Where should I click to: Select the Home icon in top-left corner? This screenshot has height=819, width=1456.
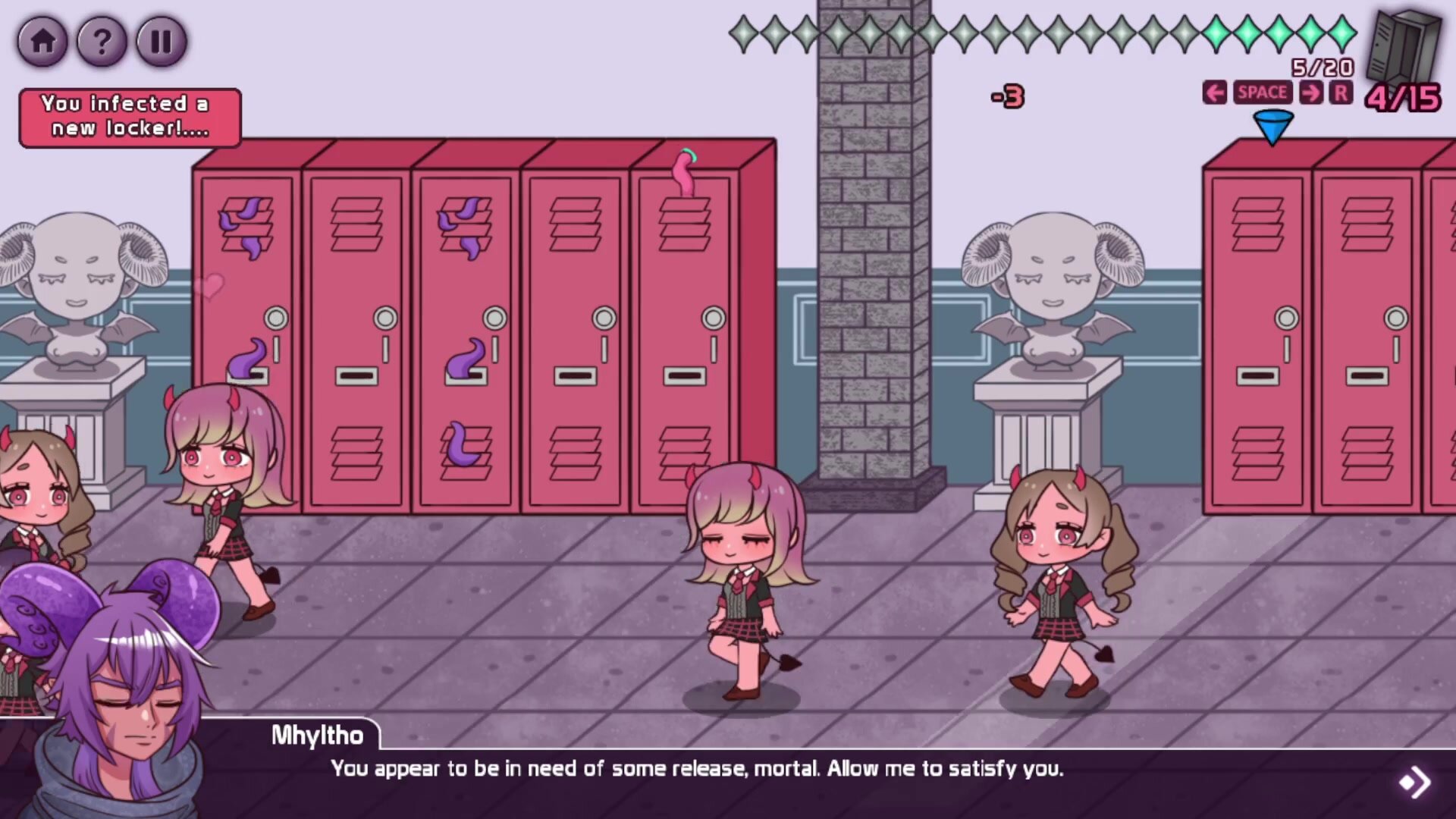click(x=43, y=42)
